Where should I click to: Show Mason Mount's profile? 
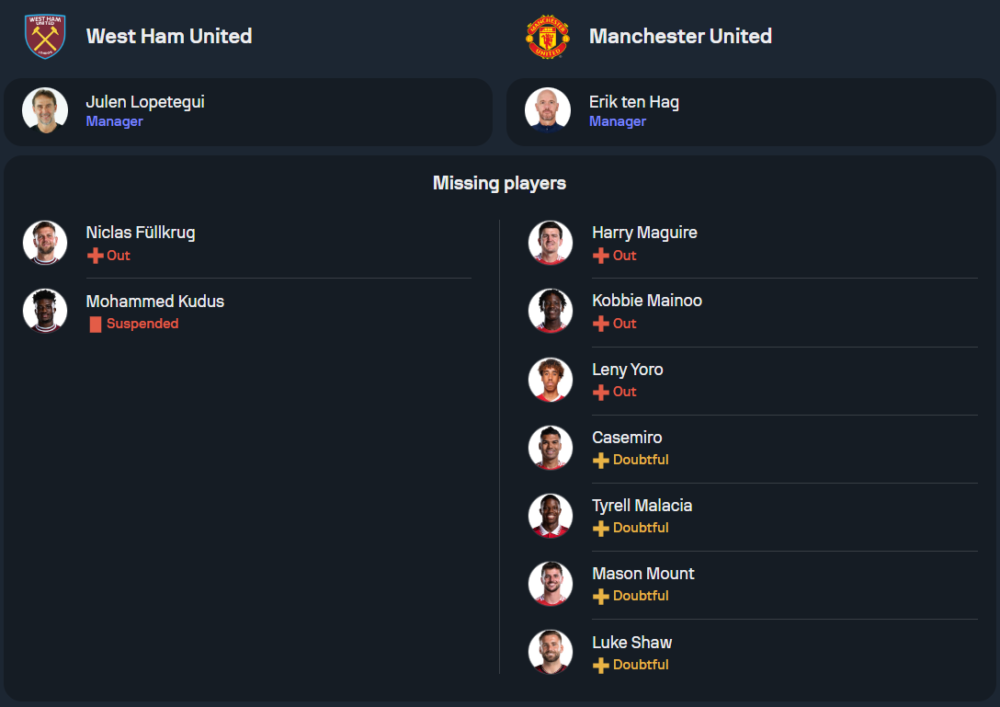(642, 574)
